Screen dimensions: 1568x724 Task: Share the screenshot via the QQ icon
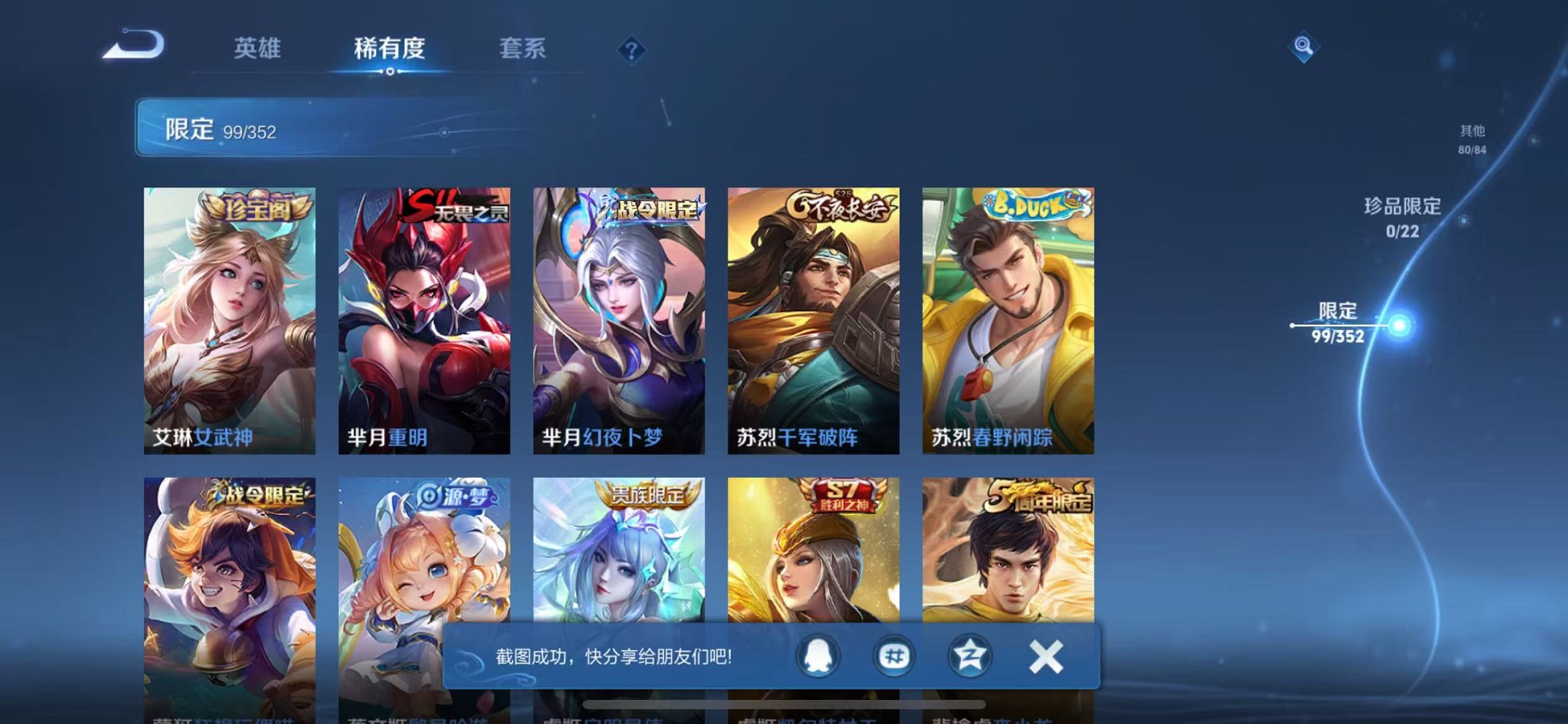click(818, 656)
